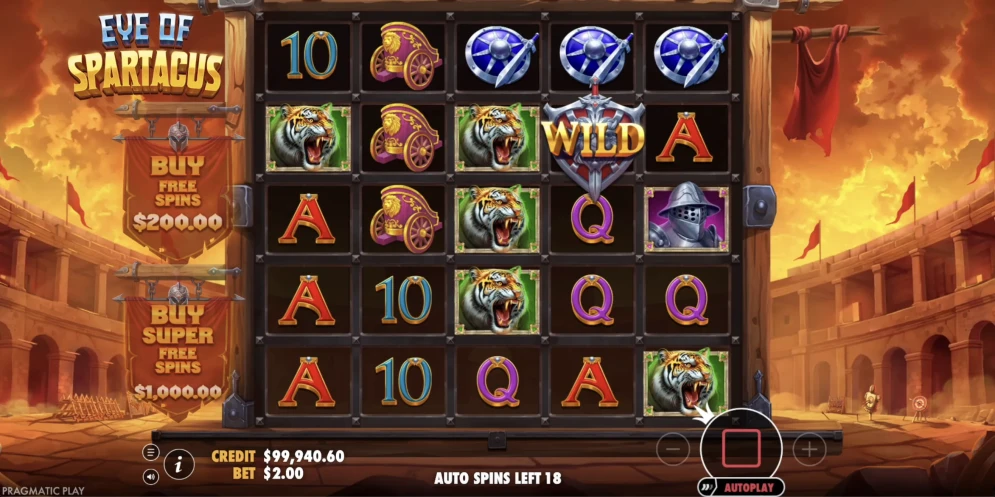Viewport: 995px width, 497px height.
Task: Open the hamburger menu
Action: (x=151, y=452)
